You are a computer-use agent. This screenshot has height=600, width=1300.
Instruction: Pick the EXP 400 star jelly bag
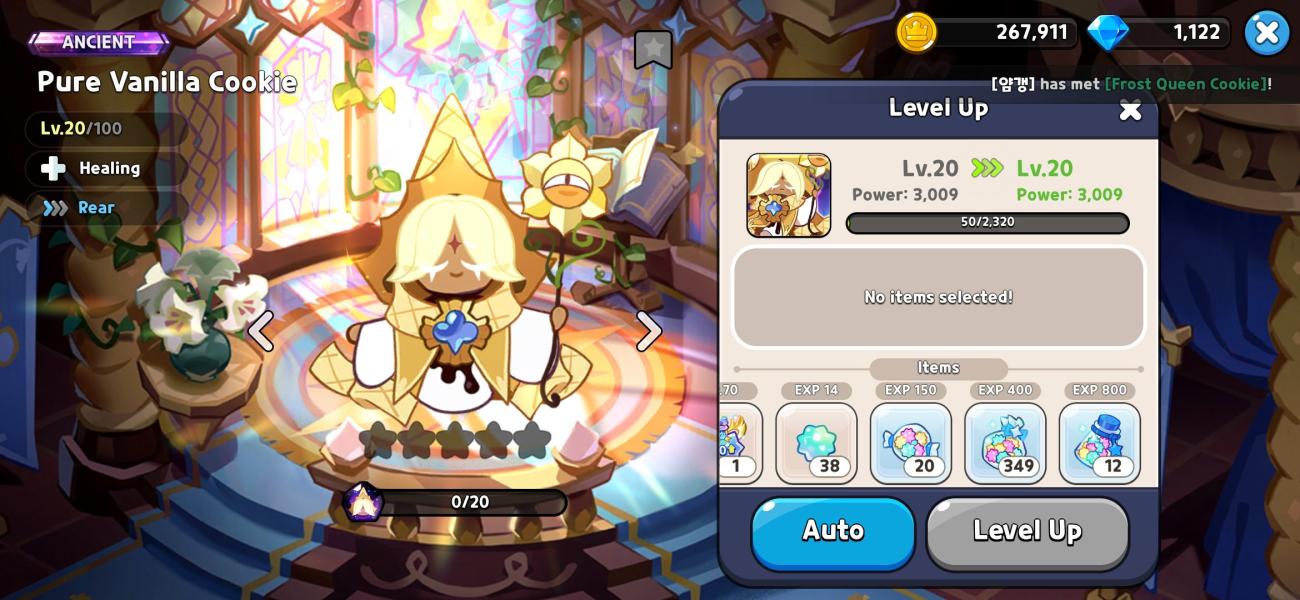click(x=1005, y=443)
